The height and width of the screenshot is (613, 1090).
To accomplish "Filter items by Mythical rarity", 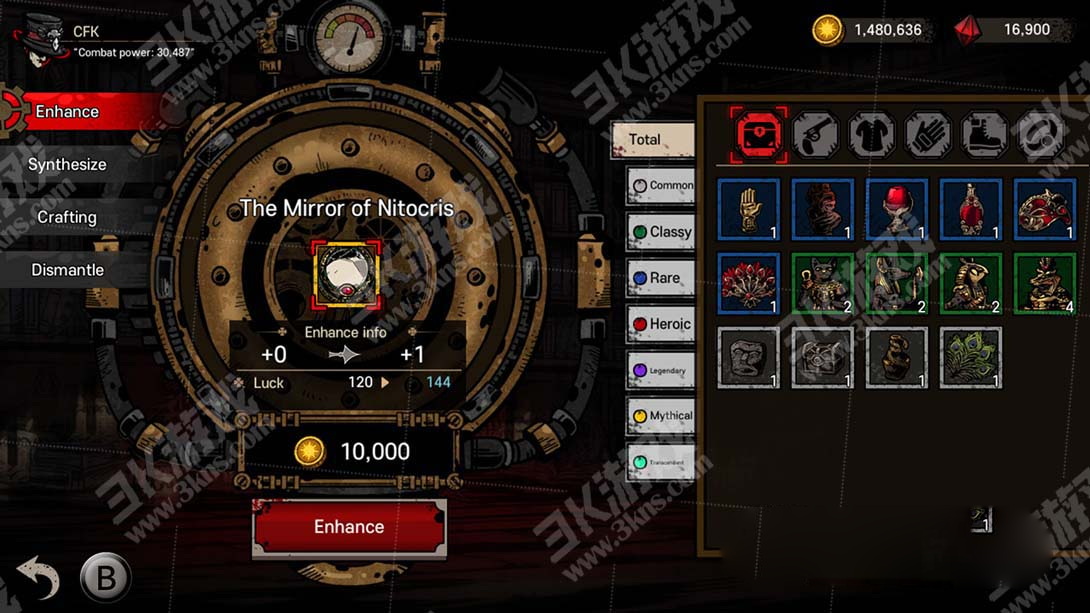I will coord(660,416).
